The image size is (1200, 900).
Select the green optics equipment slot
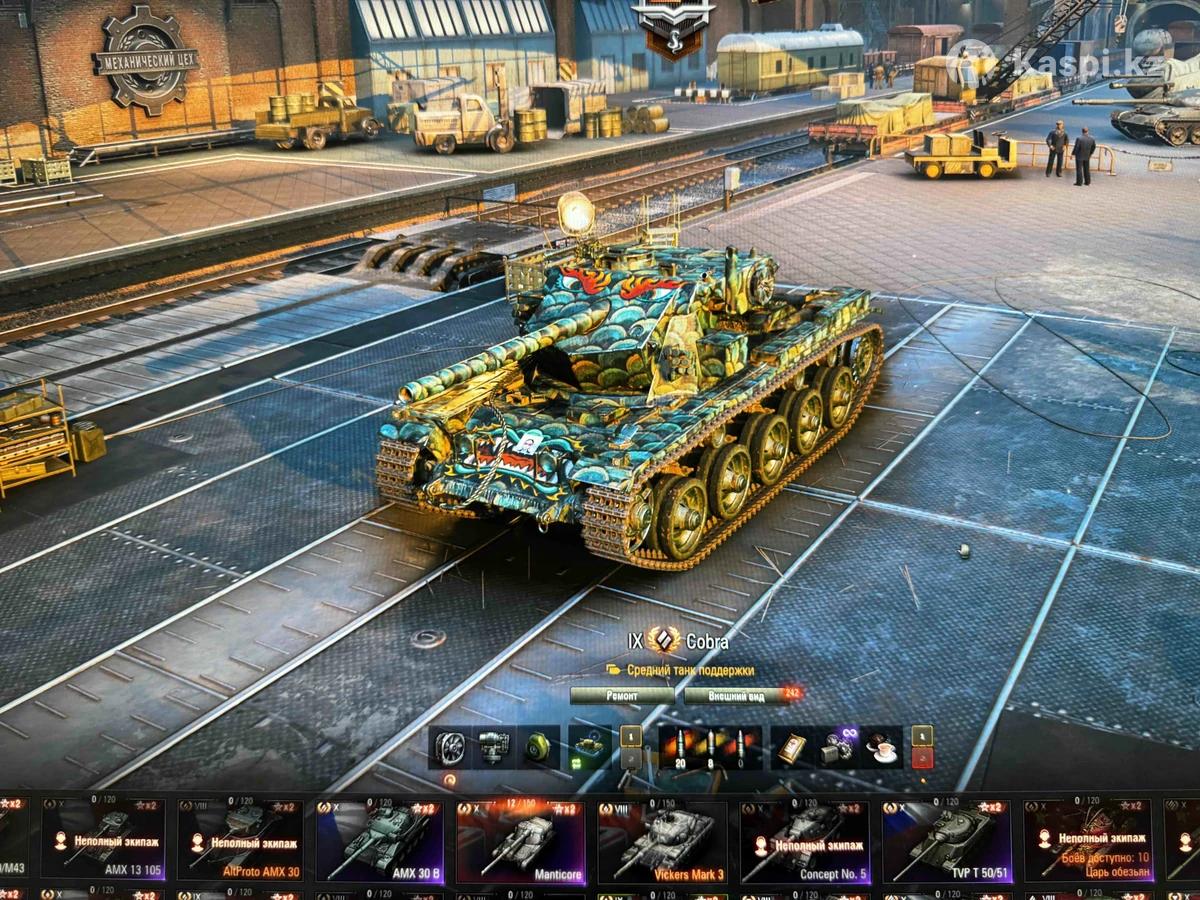[539, 747]
